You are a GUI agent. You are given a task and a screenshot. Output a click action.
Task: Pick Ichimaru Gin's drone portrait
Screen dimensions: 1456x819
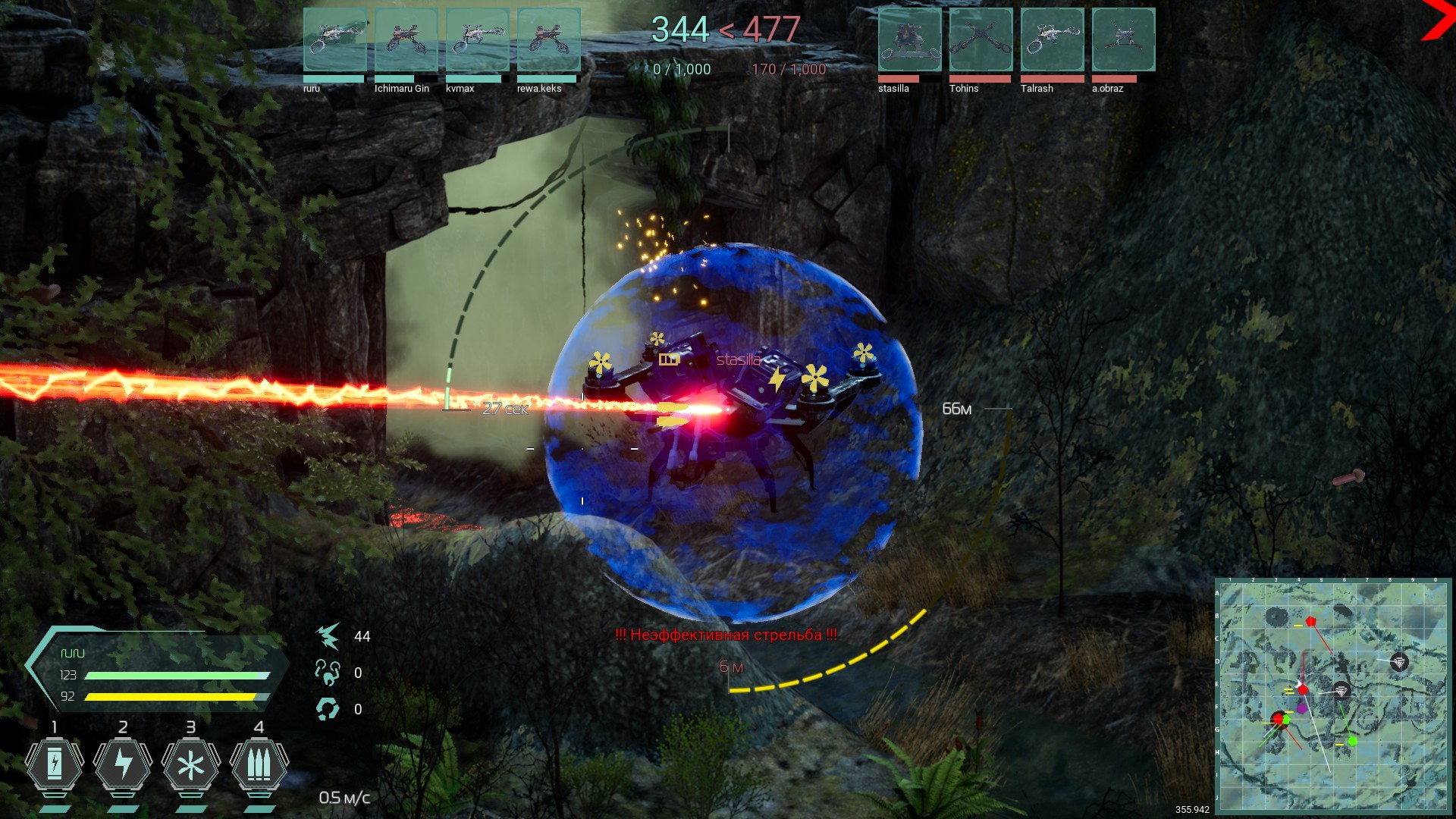pyautogui.click(x=406, y=40)
